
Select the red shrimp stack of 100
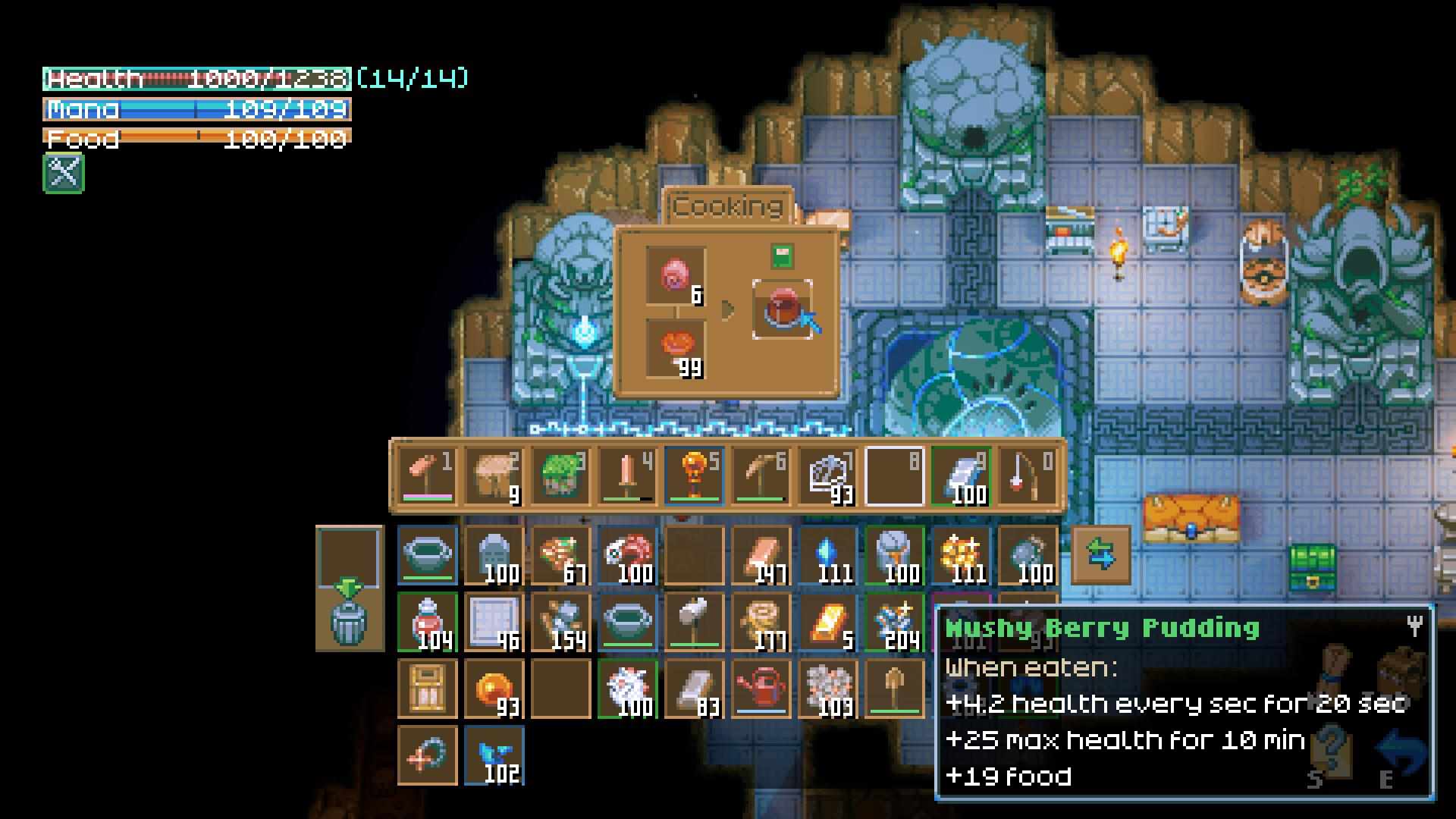click(627, 555)
